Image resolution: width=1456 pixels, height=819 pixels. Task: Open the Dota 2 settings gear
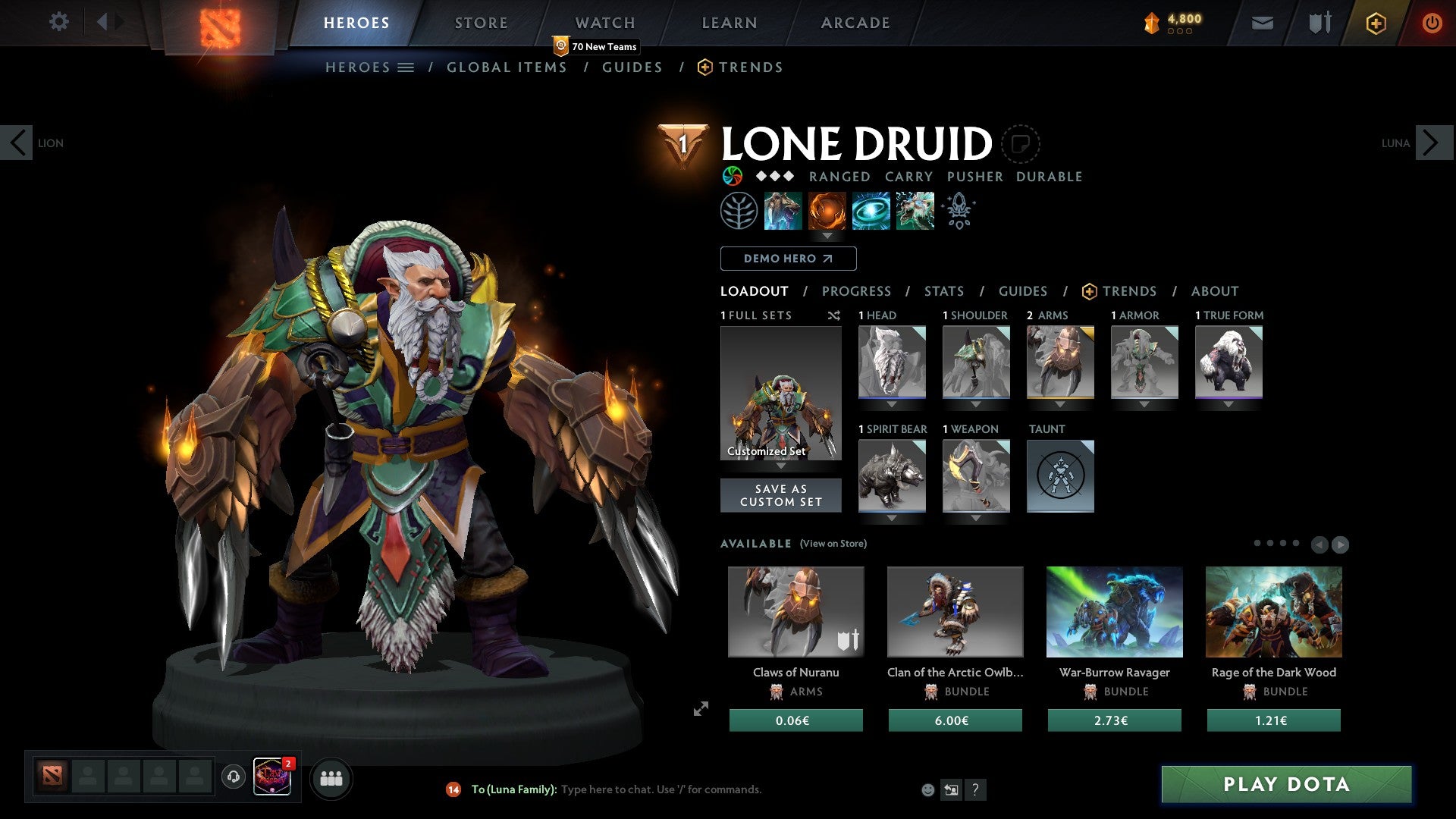click(x=58, y=22)
